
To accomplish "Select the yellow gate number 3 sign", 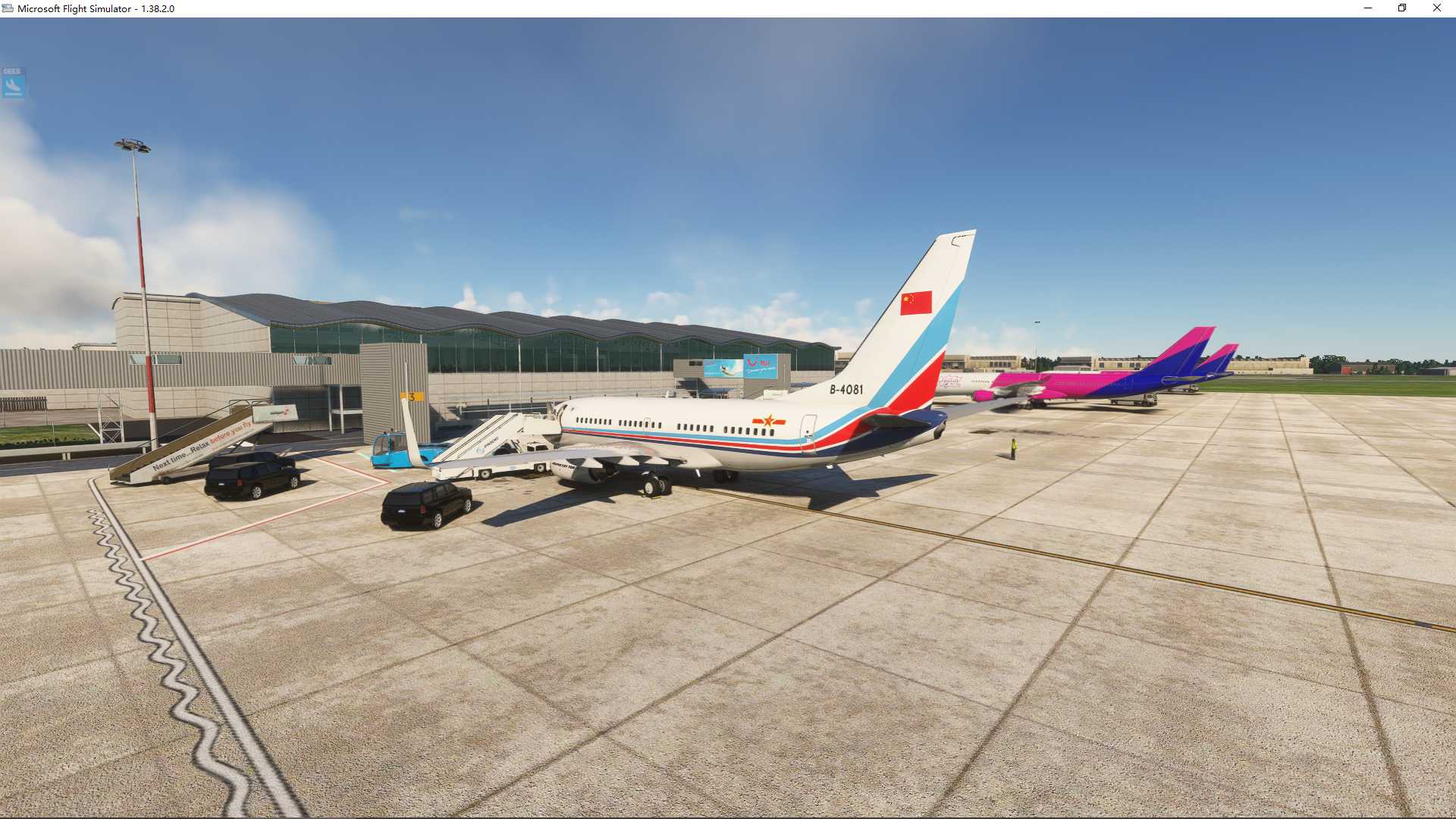I will point(413,396).
